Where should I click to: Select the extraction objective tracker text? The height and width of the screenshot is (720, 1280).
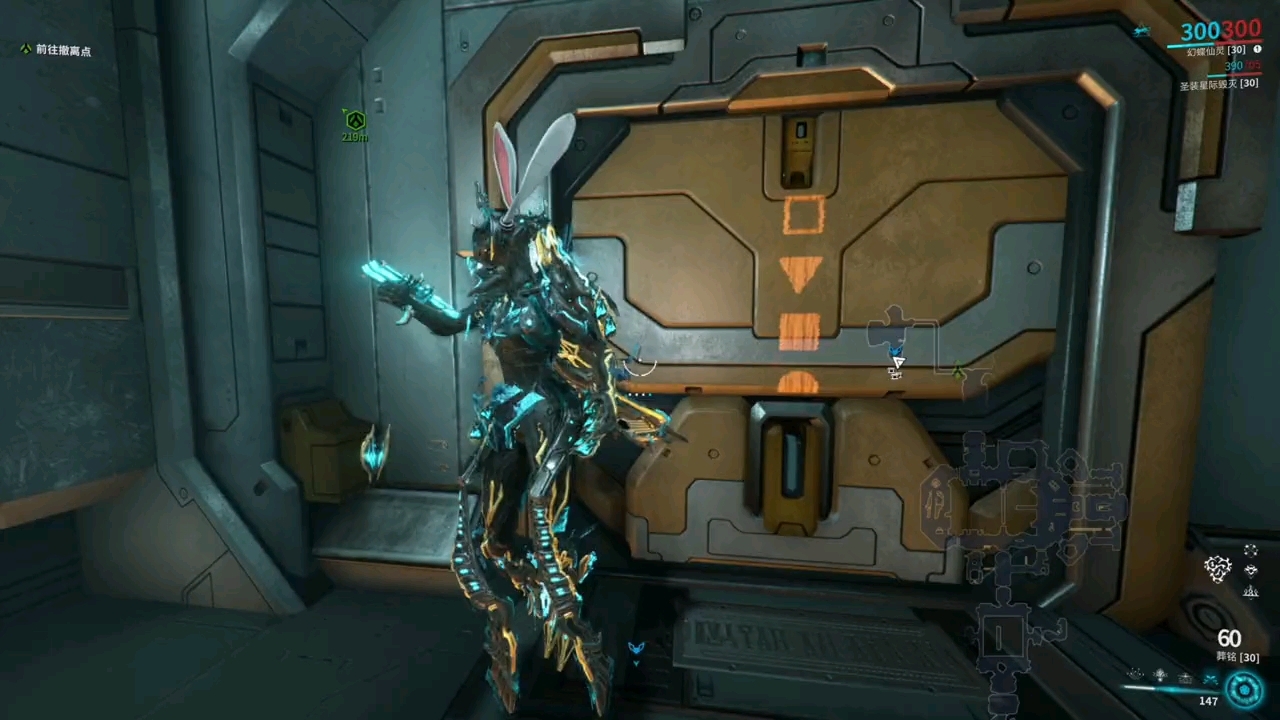63,50
